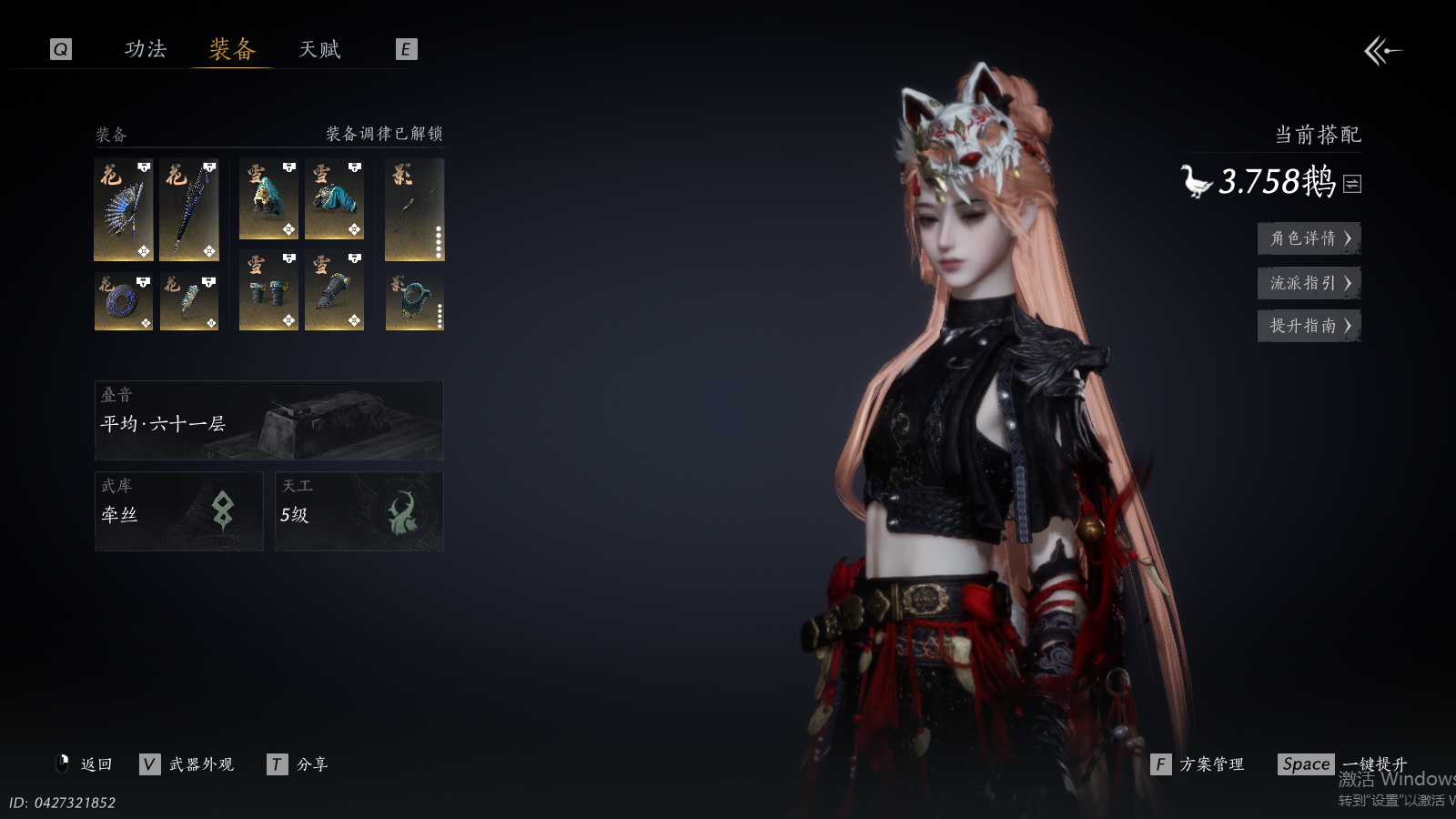Select the bow equipment slot
The image size is (1456, 819).
point(414,209)
